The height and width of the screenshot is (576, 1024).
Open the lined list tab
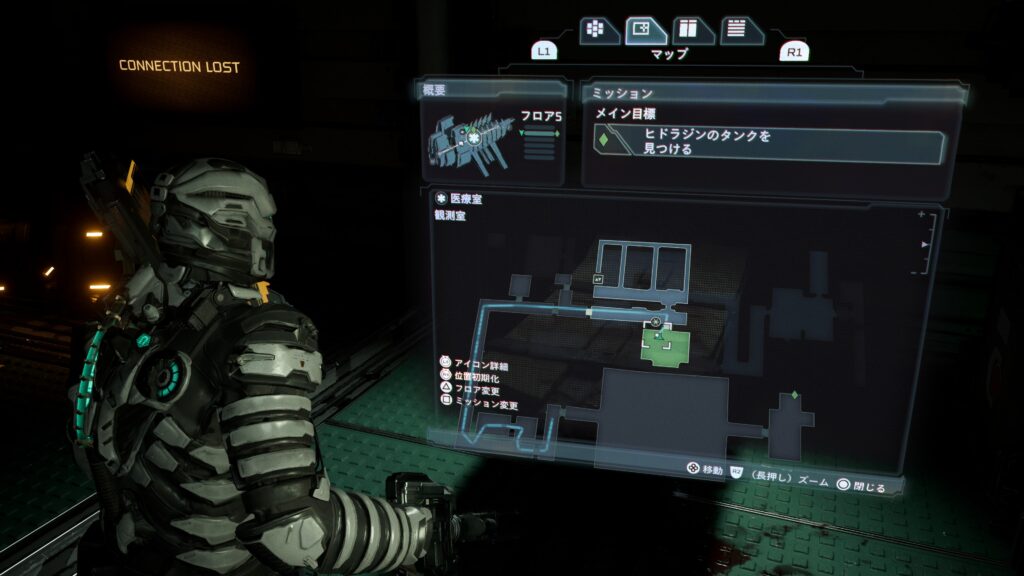tap(741, 30)
